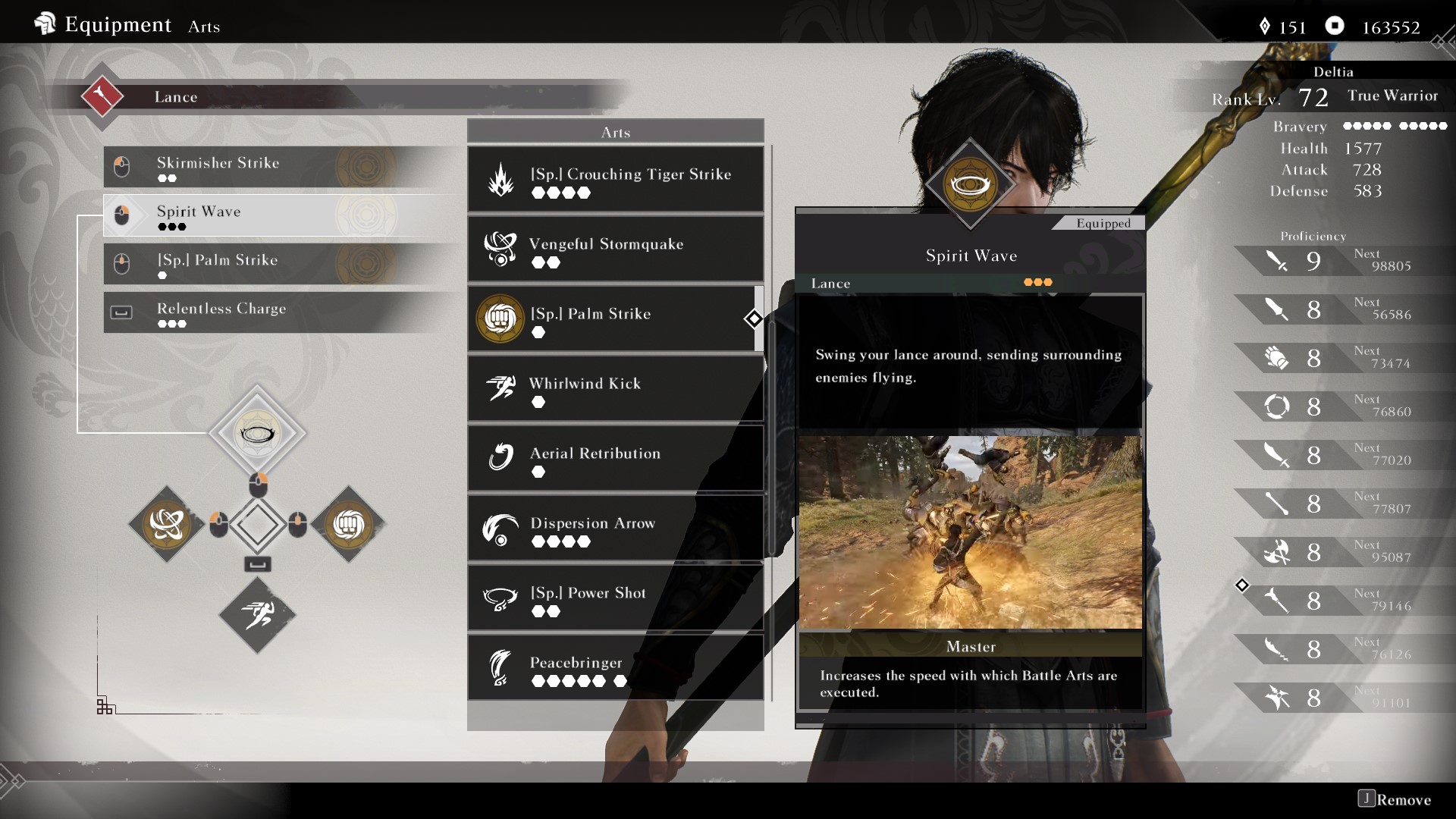The image size is (1456, 819).
Task: Pick the Power Shot art
Action: tap(615, 598)
